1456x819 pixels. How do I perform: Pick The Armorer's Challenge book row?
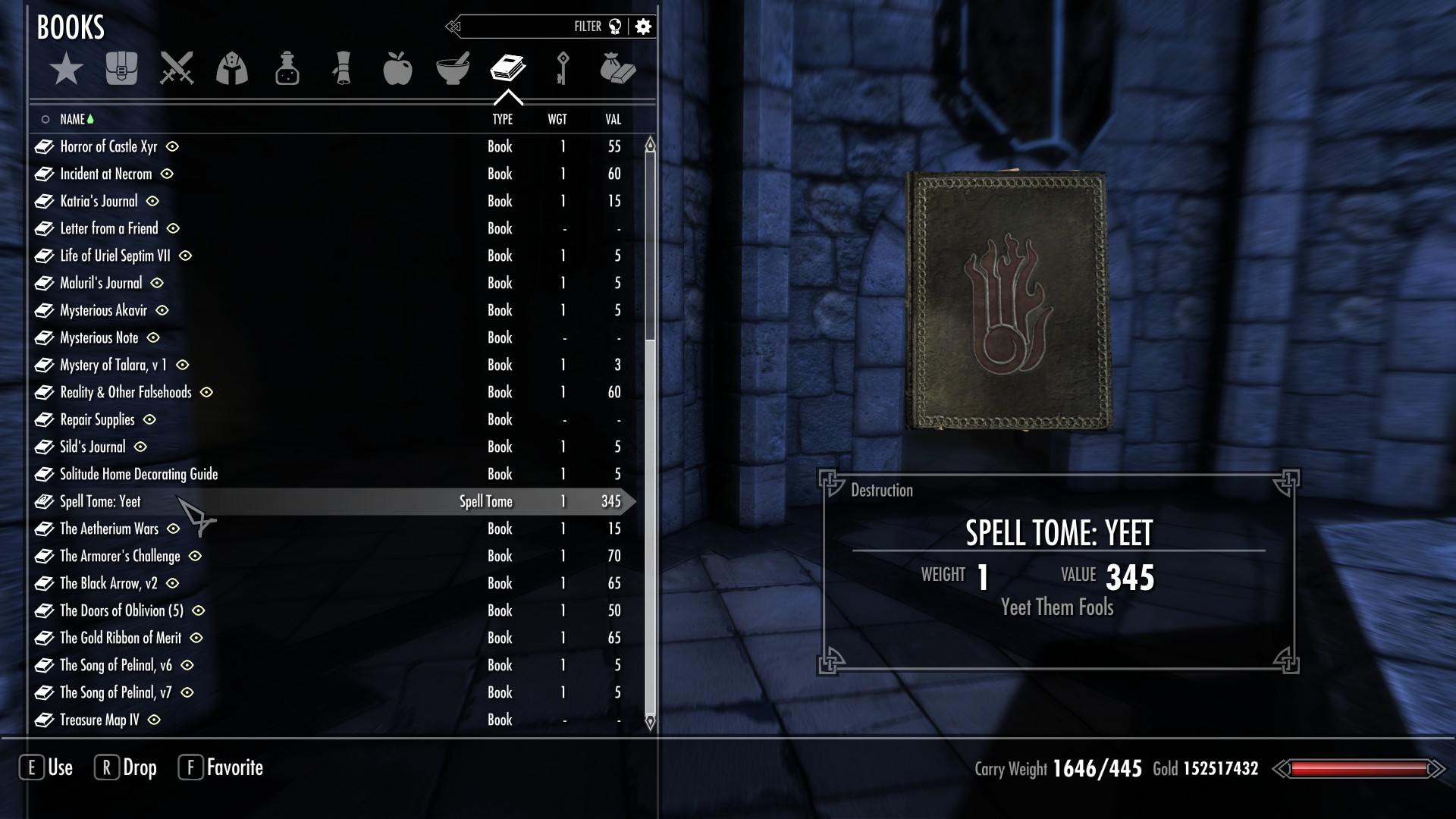point(120,556)
